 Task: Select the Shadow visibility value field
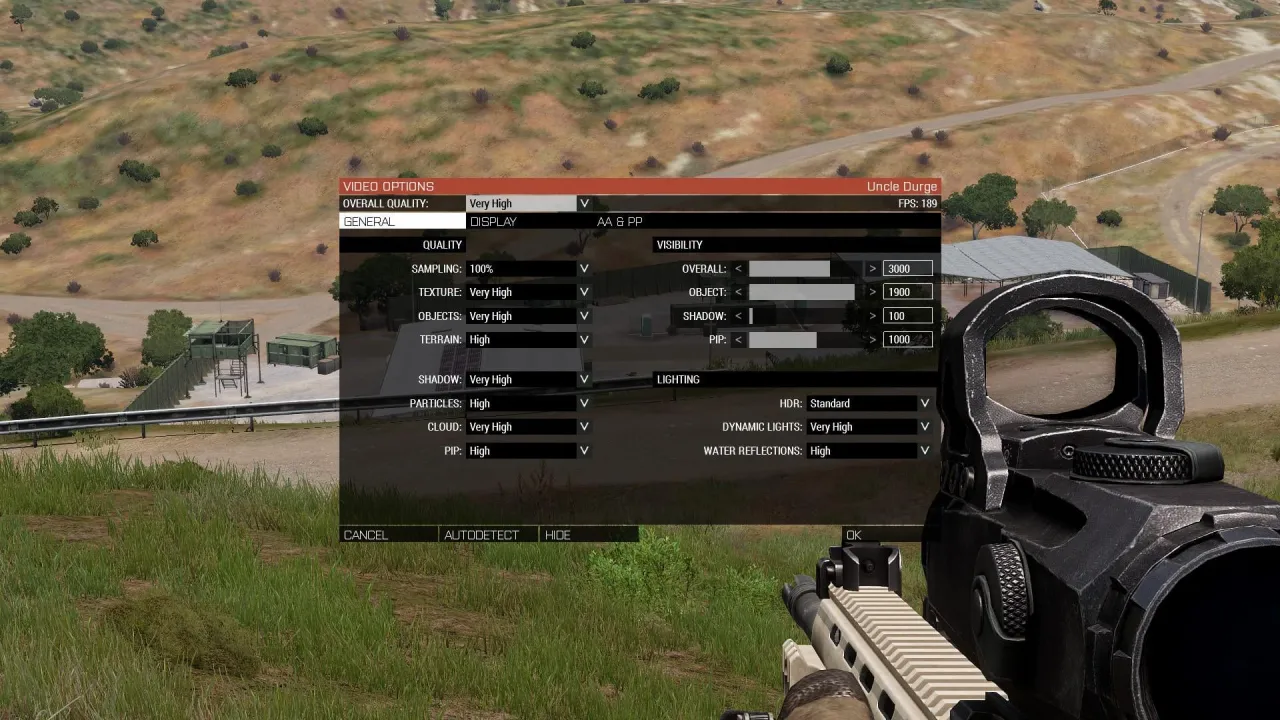(x=906, y=315)
